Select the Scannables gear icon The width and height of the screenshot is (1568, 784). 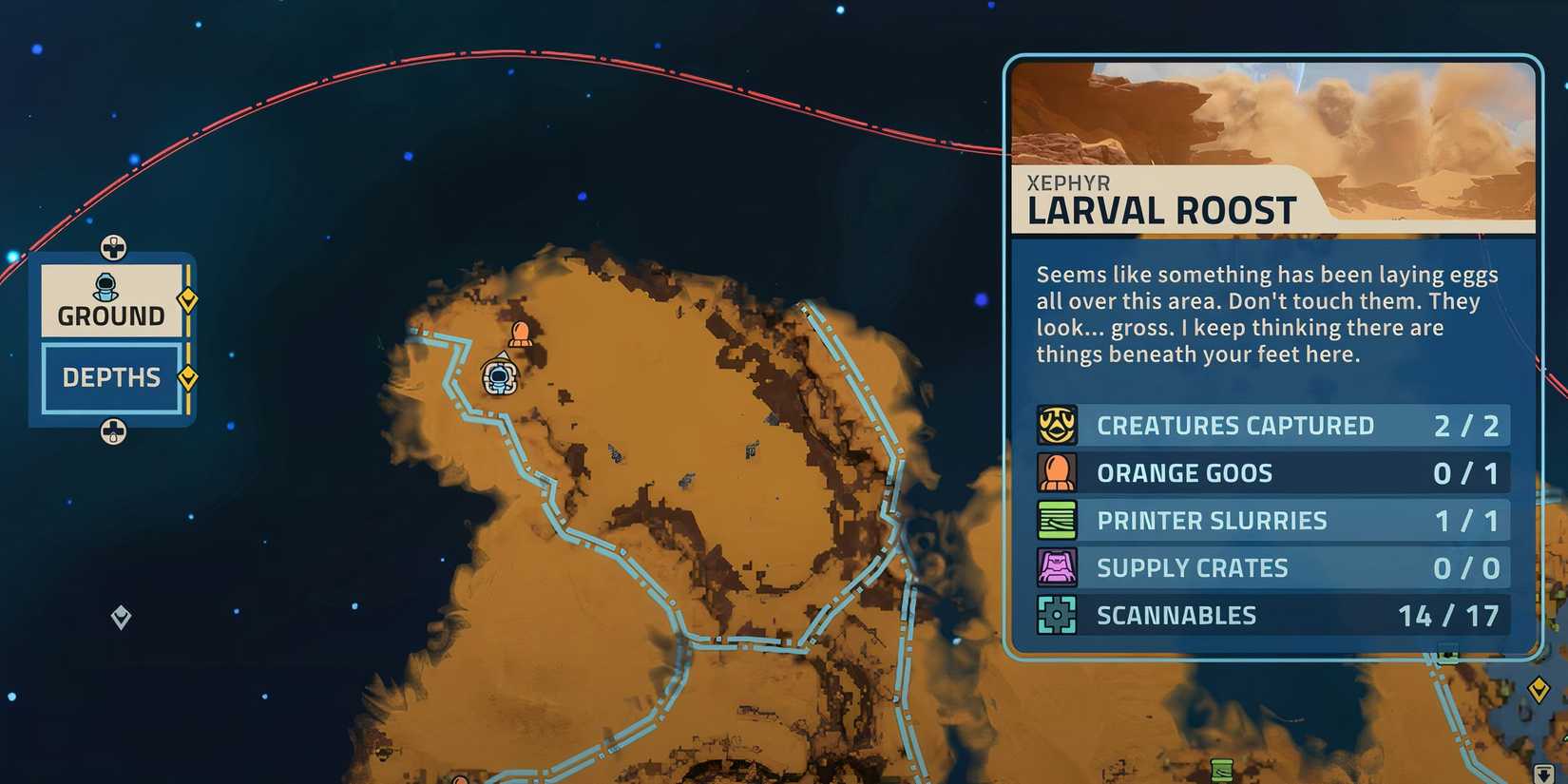(1057, 615)
